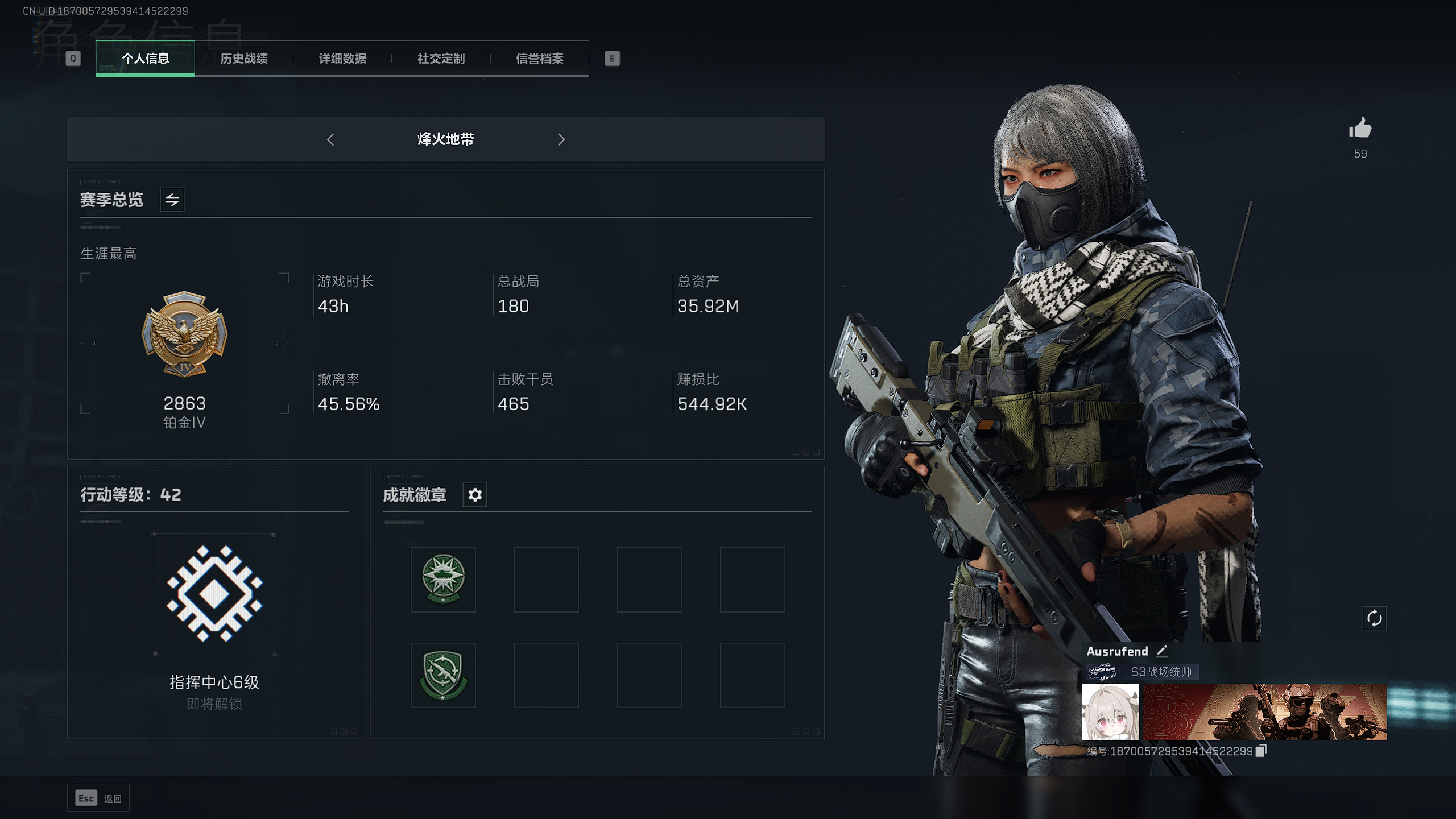
Task: Select the rifle shield achievement badge
Action: coord(443,675)
